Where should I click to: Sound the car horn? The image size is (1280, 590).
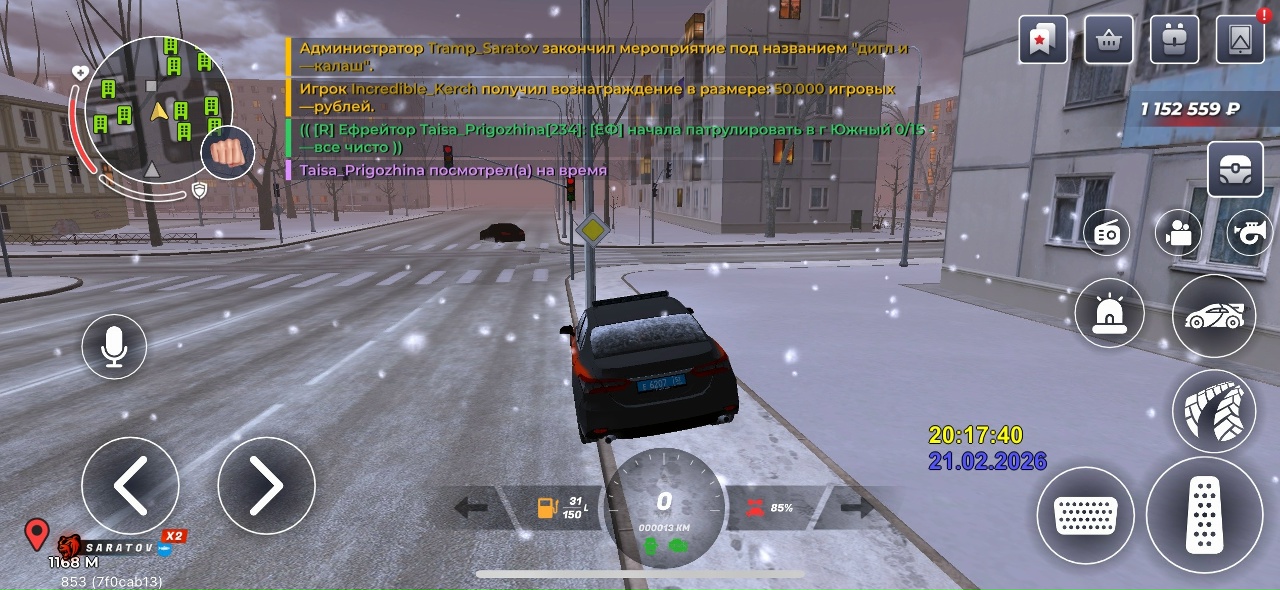(x=1249, y=234)
